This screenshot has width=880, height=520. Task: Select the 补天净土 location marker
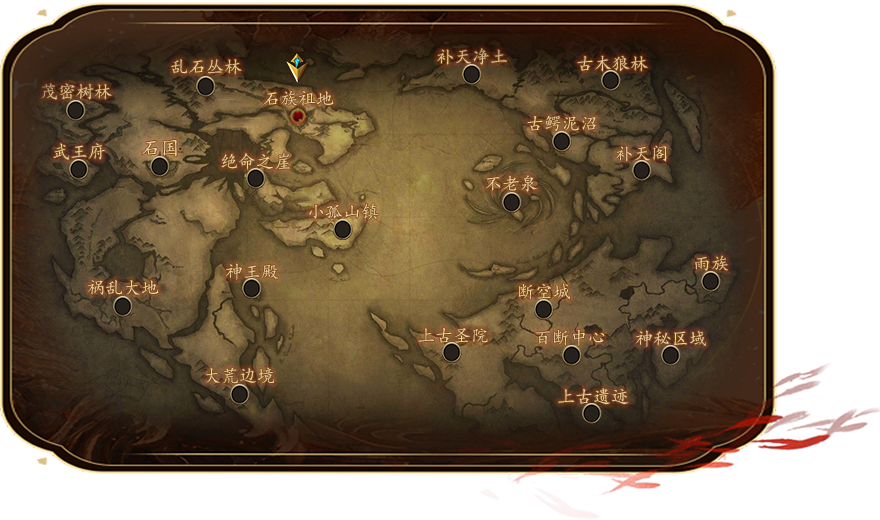point(472,75)
